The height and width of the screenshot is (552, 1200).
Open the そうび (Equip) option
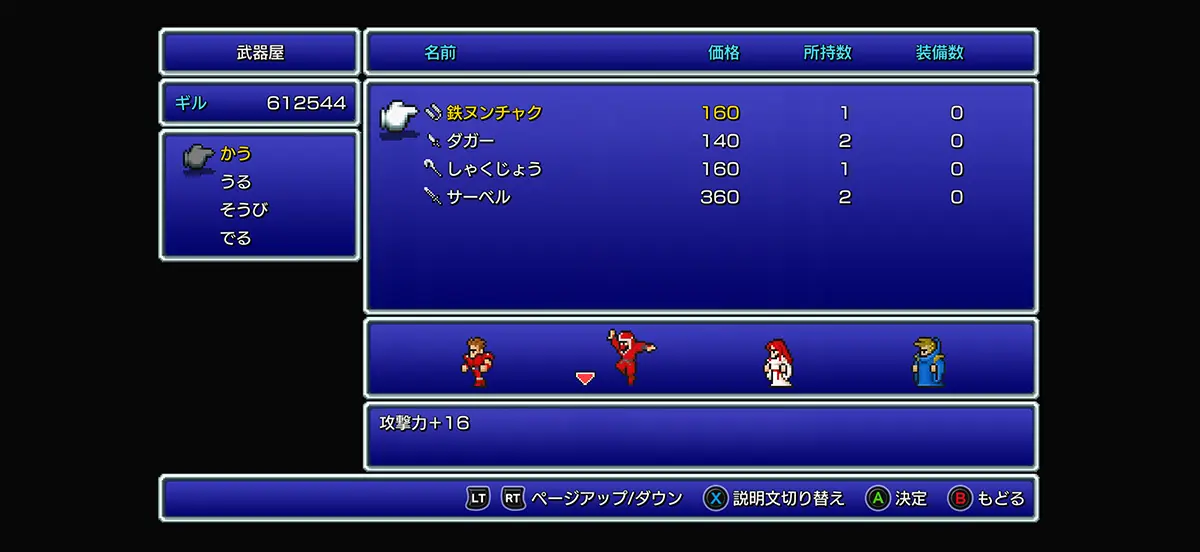244,210
